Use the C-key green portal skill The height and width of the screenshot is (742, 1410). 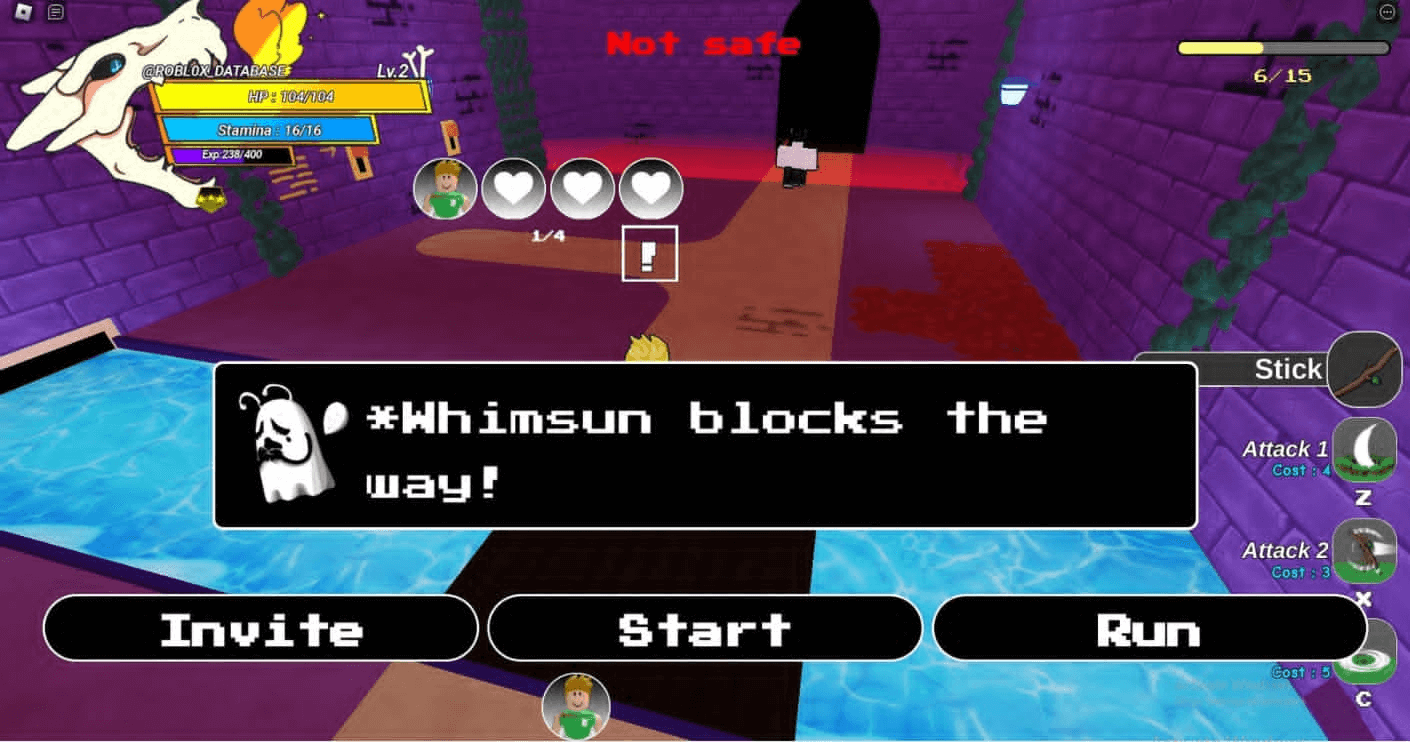[1366, 650]
